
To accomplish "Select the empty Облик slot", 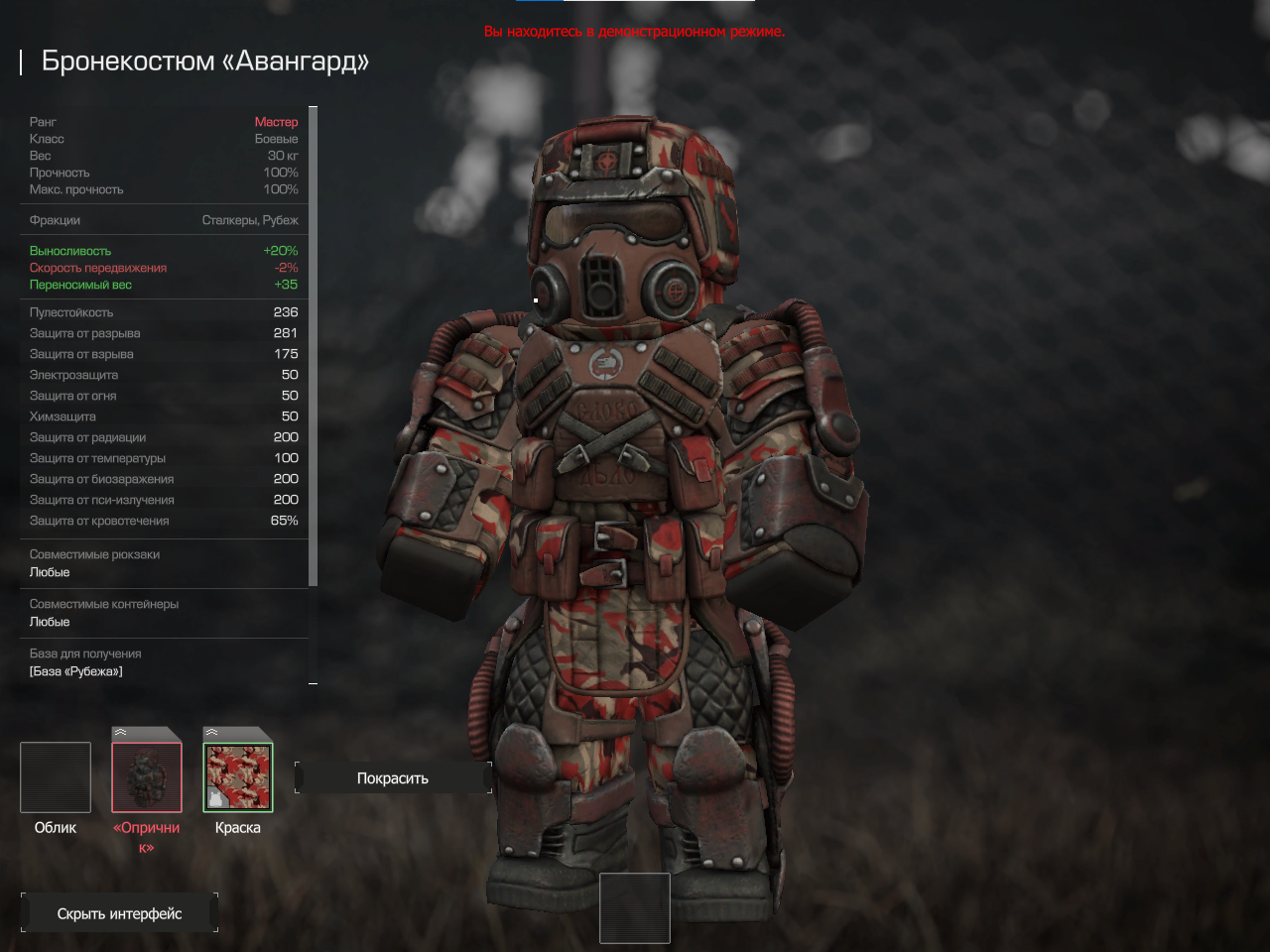I will [56, 777].
